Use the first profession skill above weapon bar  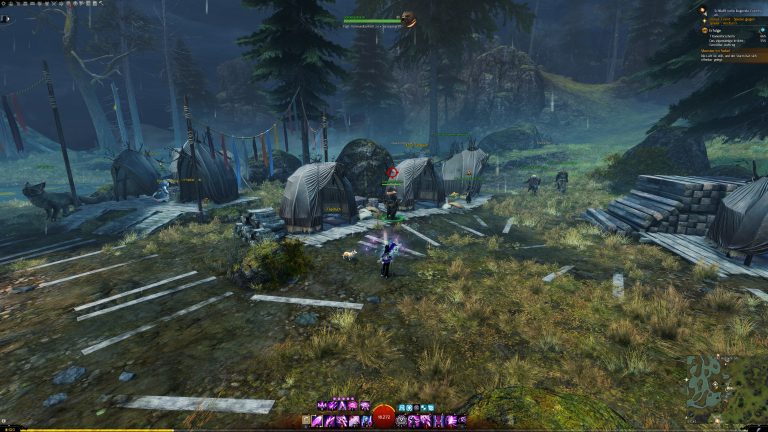[x=321, y=406]
